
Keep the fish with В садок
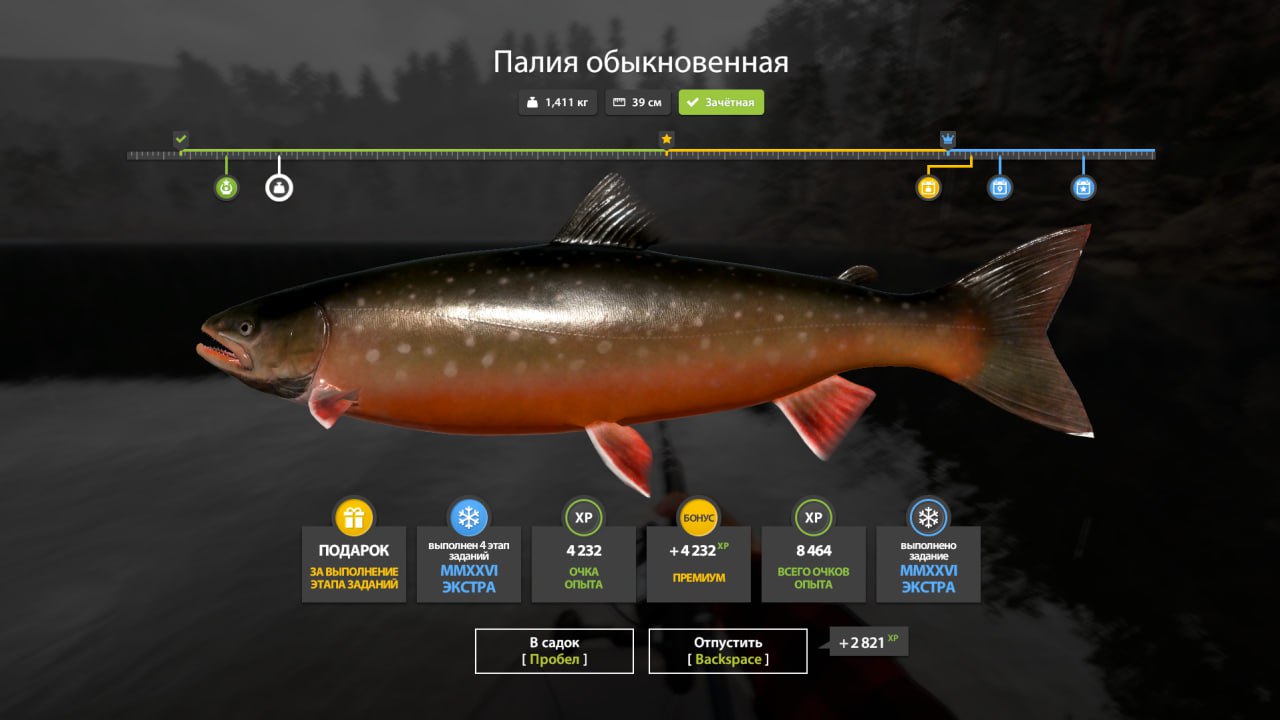coord(554,650)
